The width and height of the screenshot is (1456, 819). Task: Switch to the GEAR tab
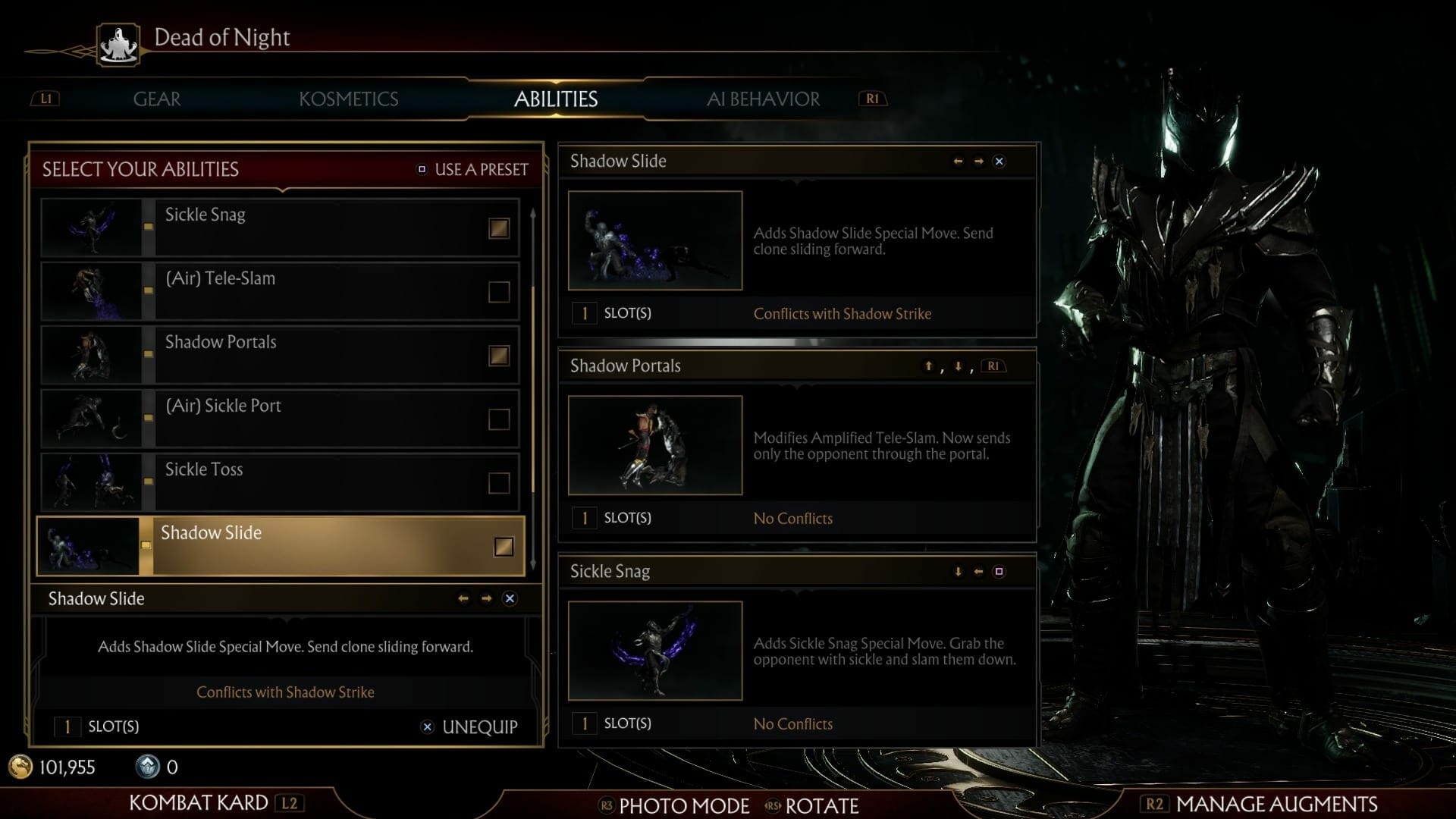(x=156, y=99)
